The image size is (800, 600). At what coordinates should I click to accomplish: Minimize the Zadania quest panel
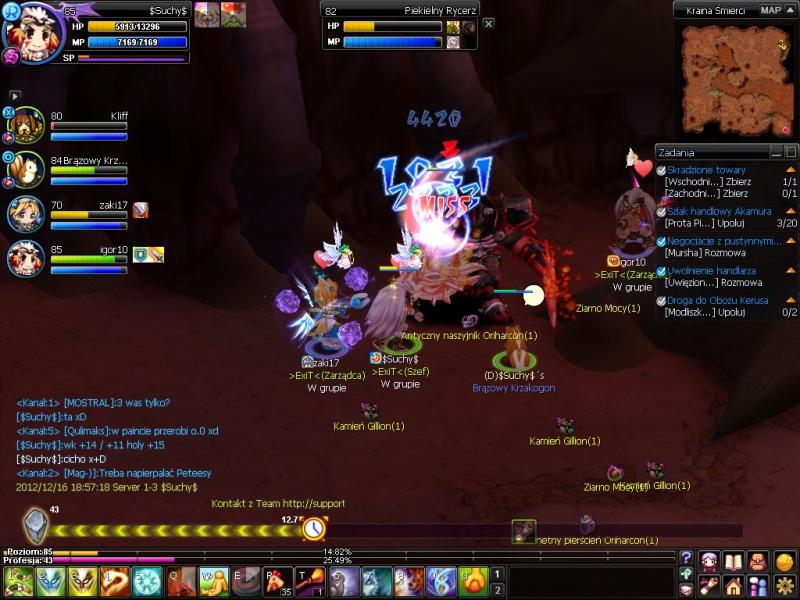777,152
